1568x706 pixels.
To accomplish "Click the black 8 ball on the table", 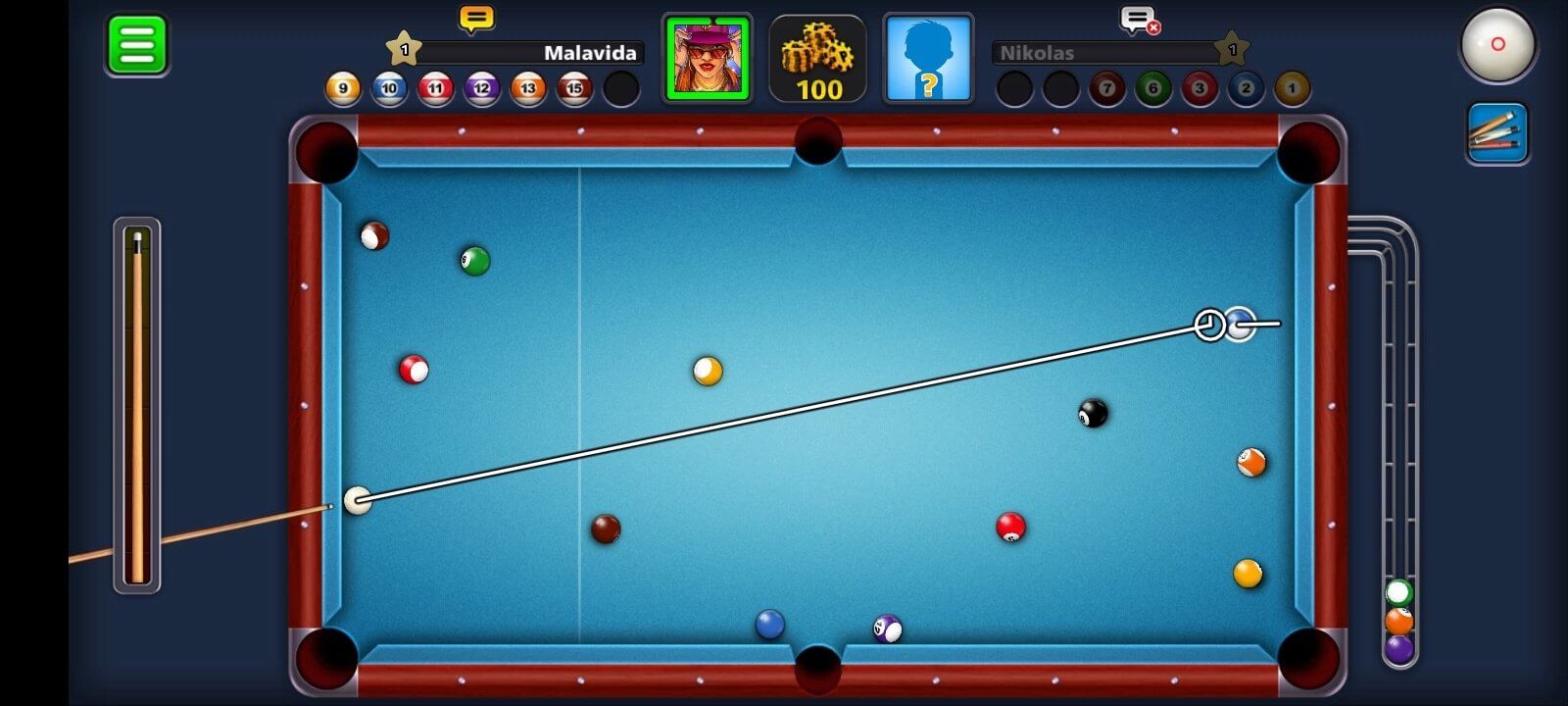I will 1093,415.
